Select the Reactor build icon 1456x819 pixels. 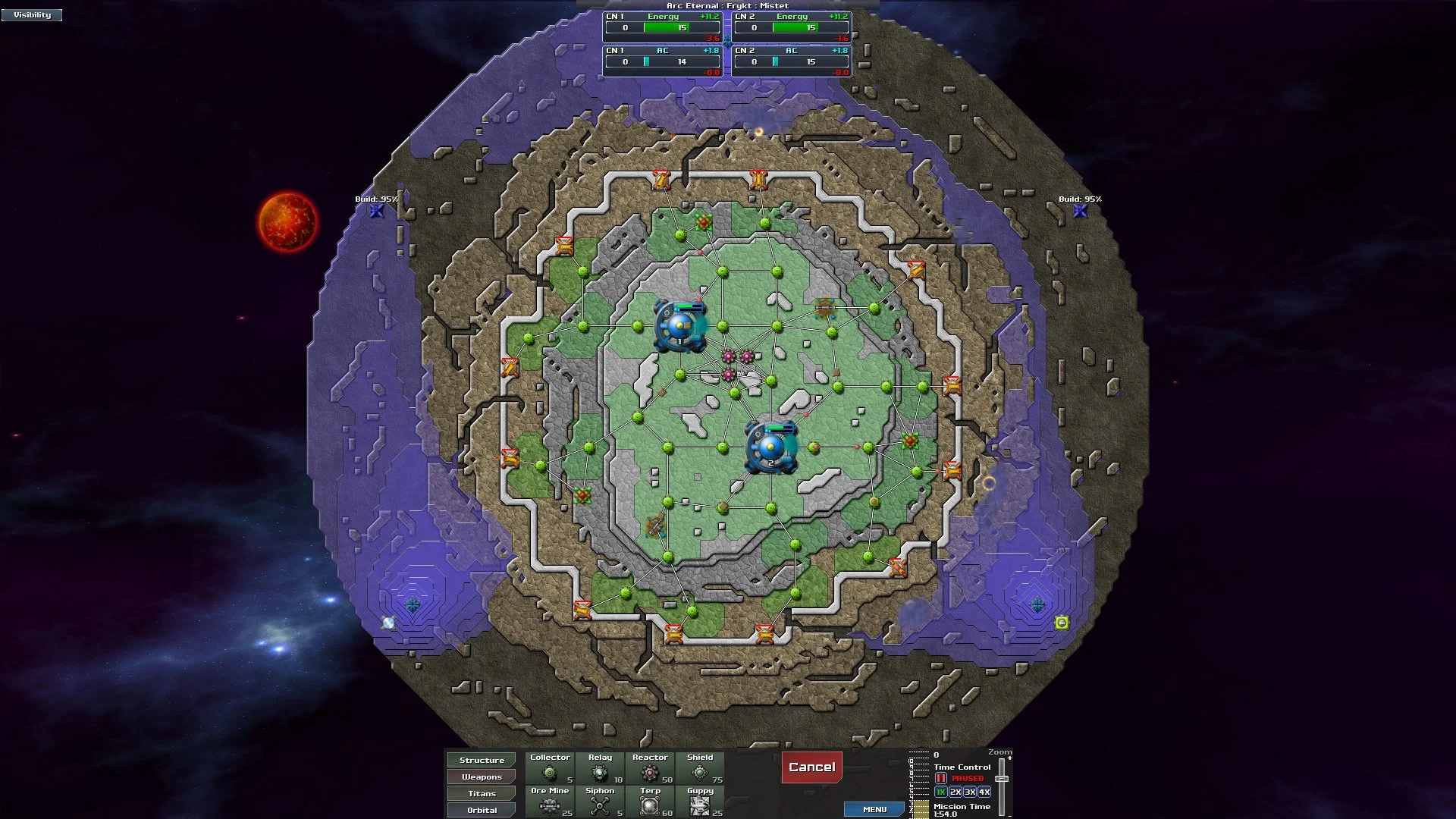tap(650, 770)
